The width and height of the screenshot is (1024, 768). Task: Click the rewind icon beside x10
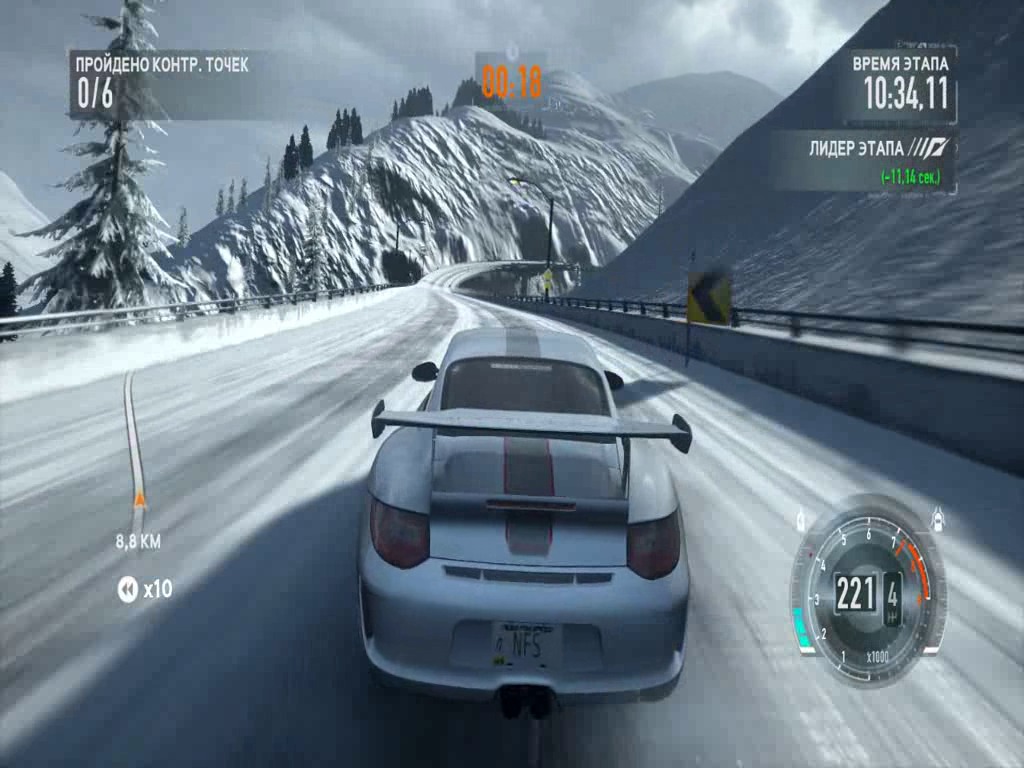(x=127, y=589)
